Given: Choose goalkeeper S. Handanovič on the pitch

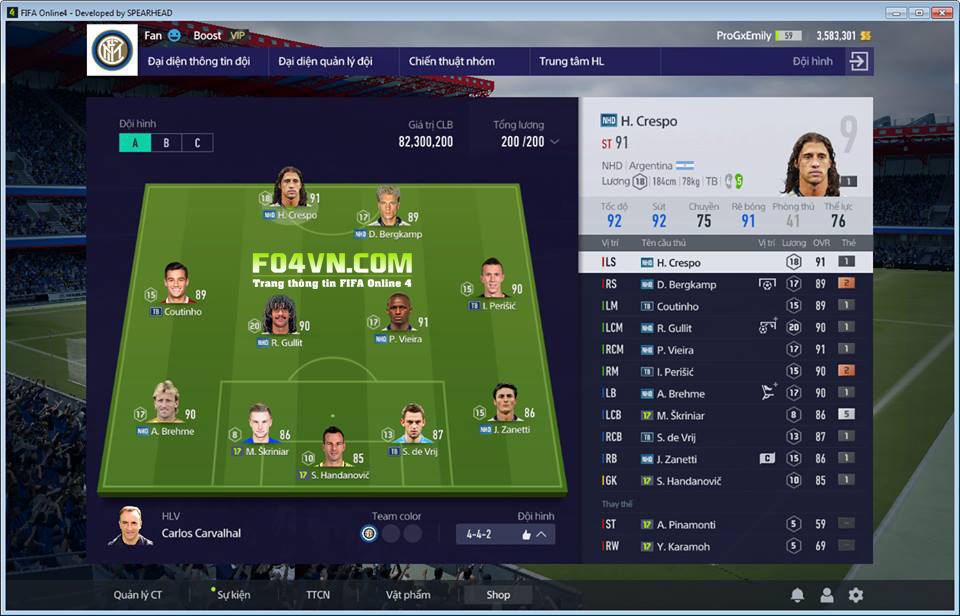Looking at the screenshot, I should 333,450.
